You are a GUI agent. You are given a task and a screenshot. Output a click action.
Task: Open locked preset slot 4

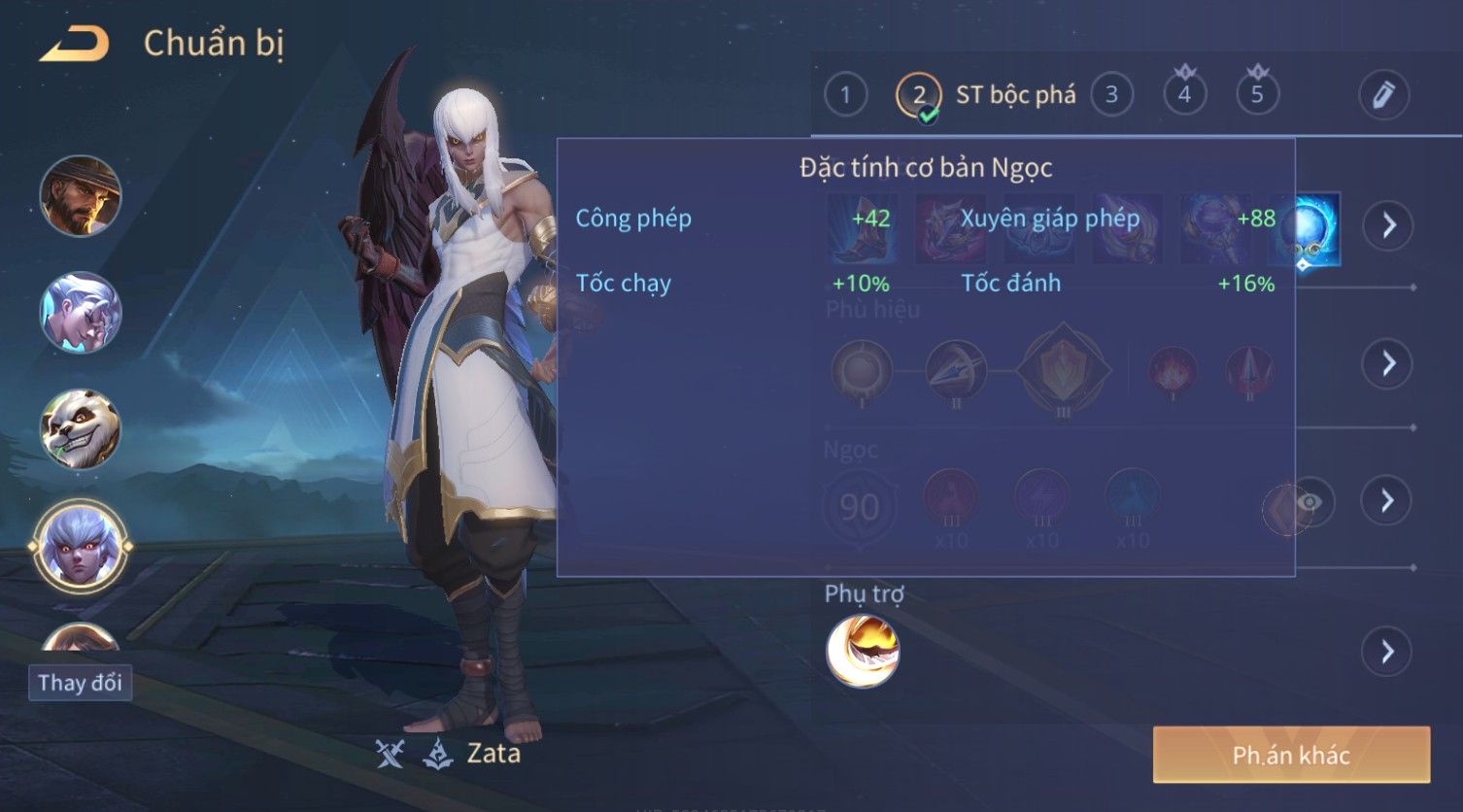(x=1184, y=94)
